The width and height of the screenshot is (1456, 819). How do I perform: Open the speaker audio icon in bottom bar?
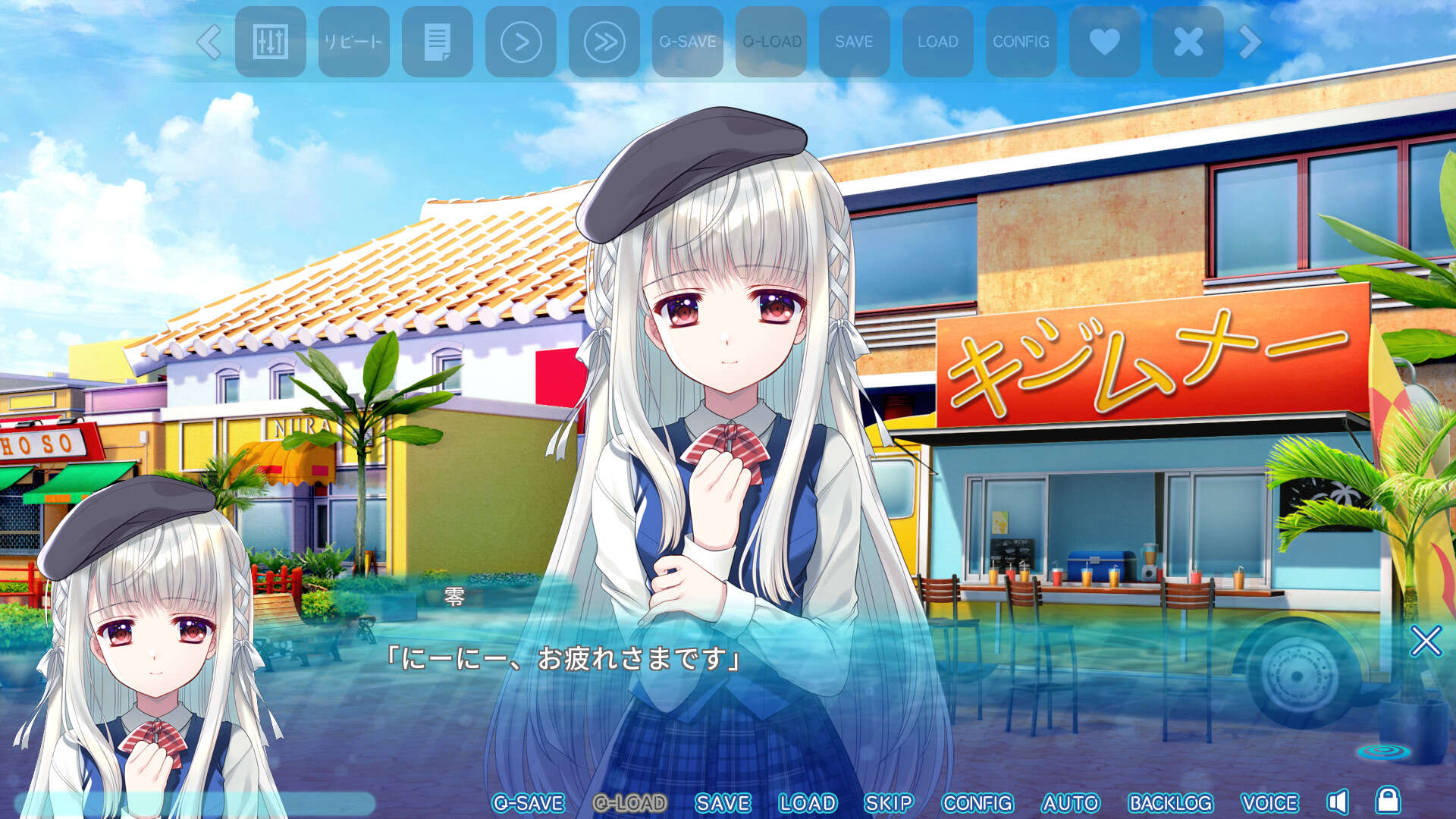click(1341, 802)
